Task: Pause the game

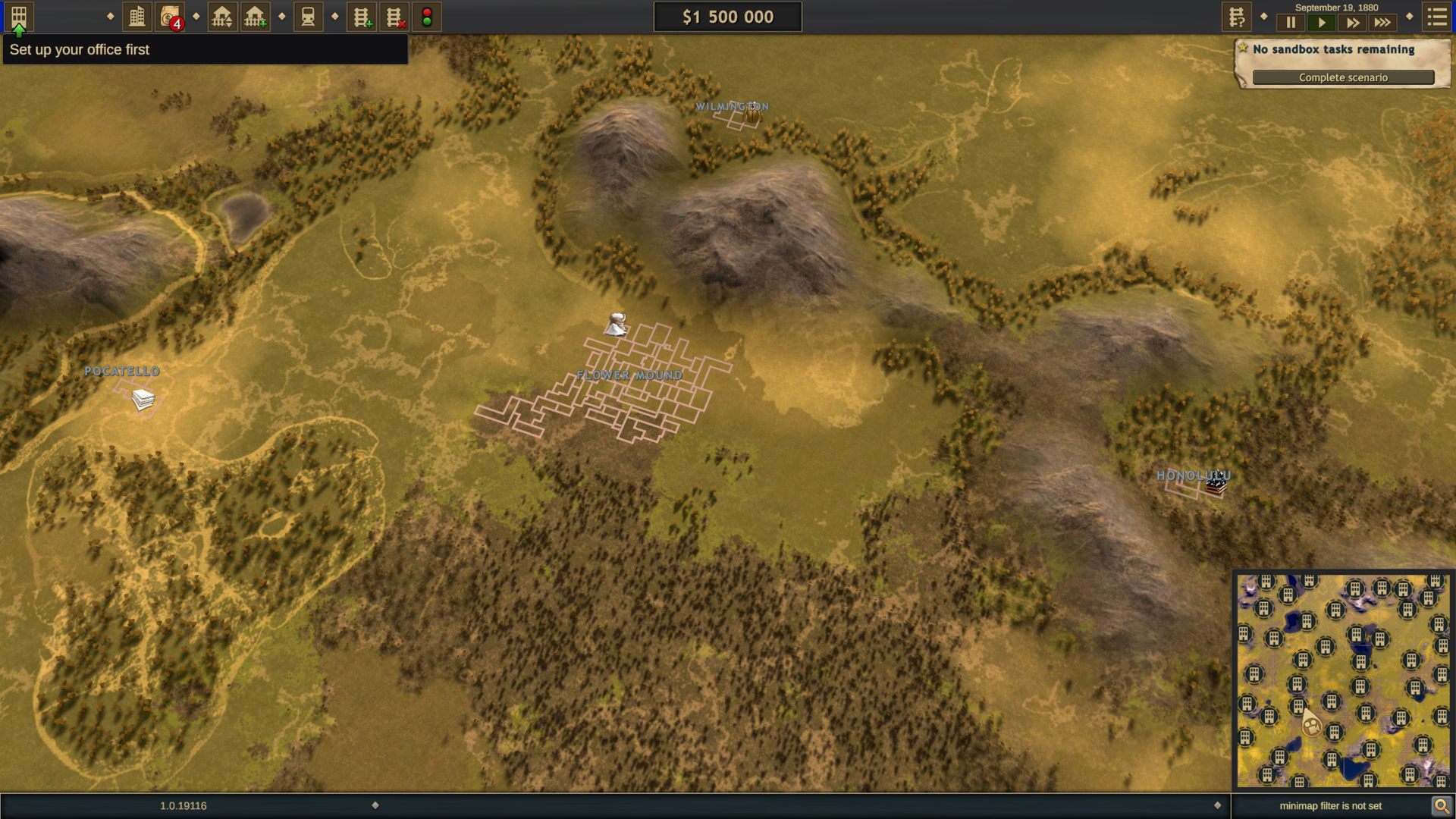Action: point(1291,23)
